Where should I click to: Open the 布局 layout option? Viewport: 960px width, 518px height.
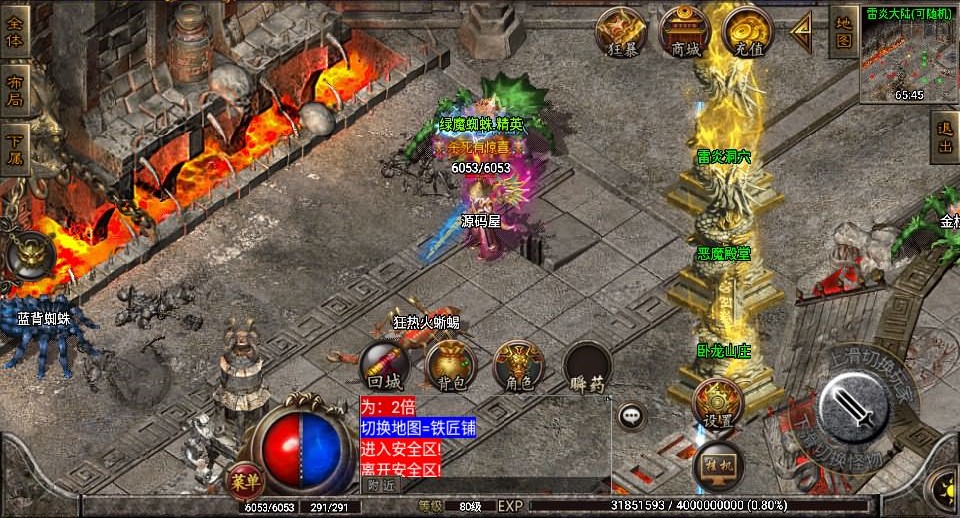14,91
